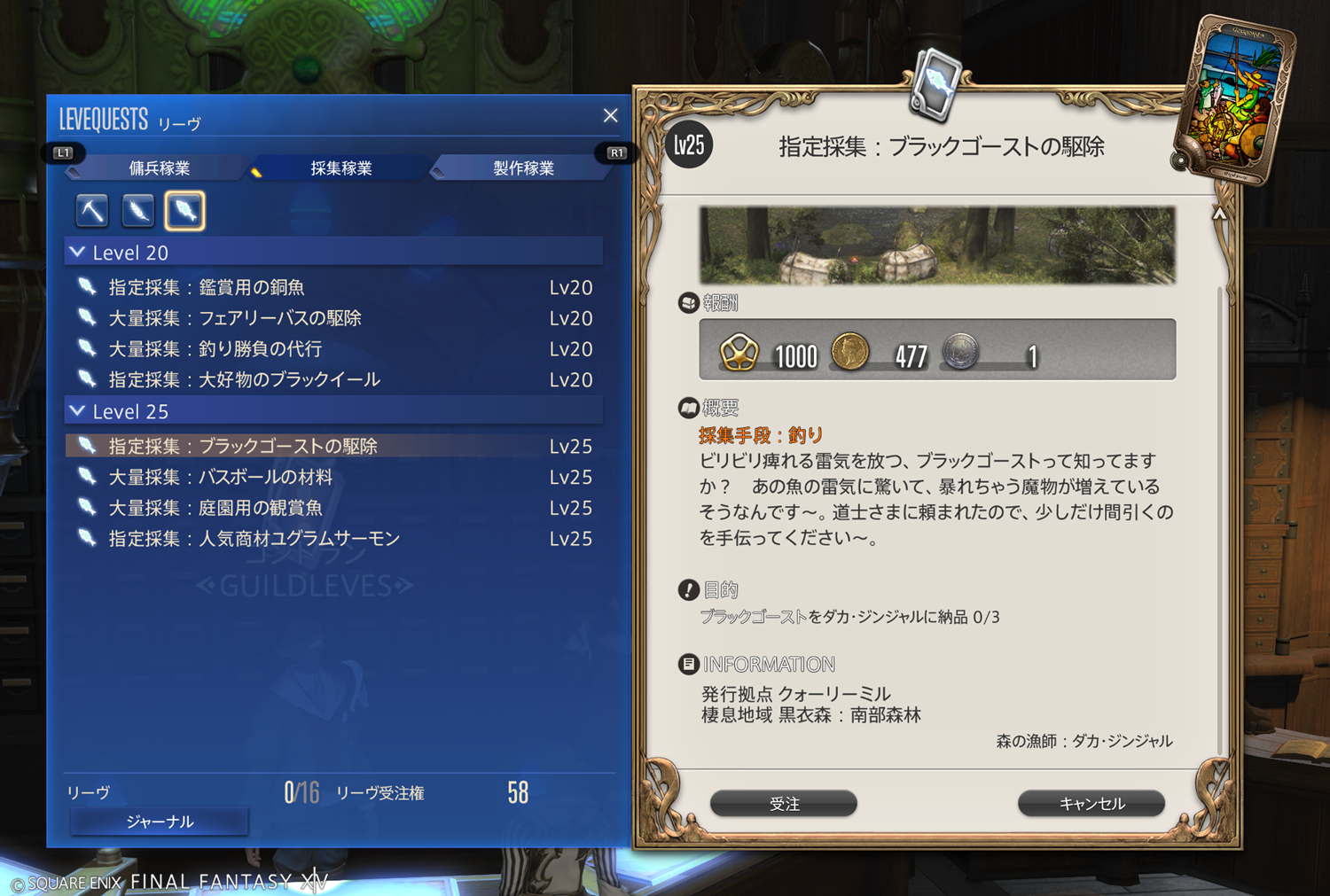This screenshot has height=896, width=1330.
Task: Choose the フェアリーバスの駆除 levequest
Action: coord(235,318)
